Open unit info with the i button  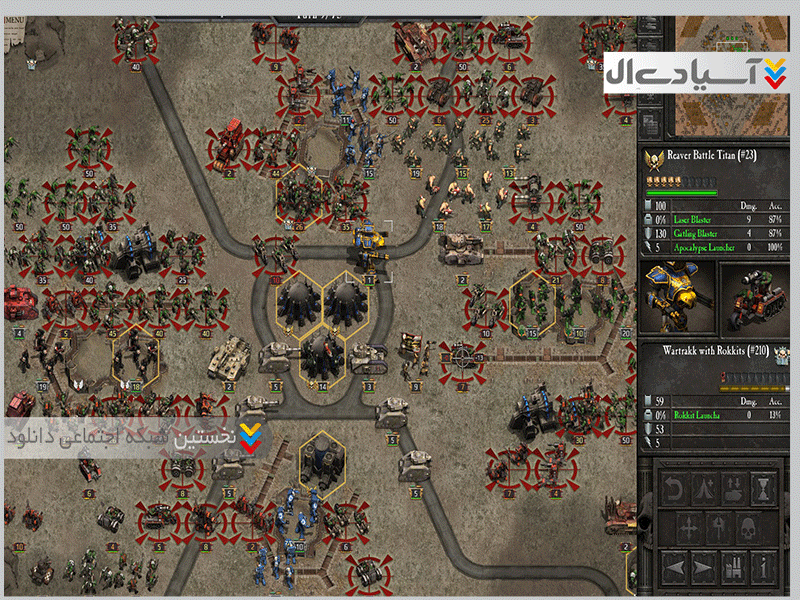coord(763,567)
